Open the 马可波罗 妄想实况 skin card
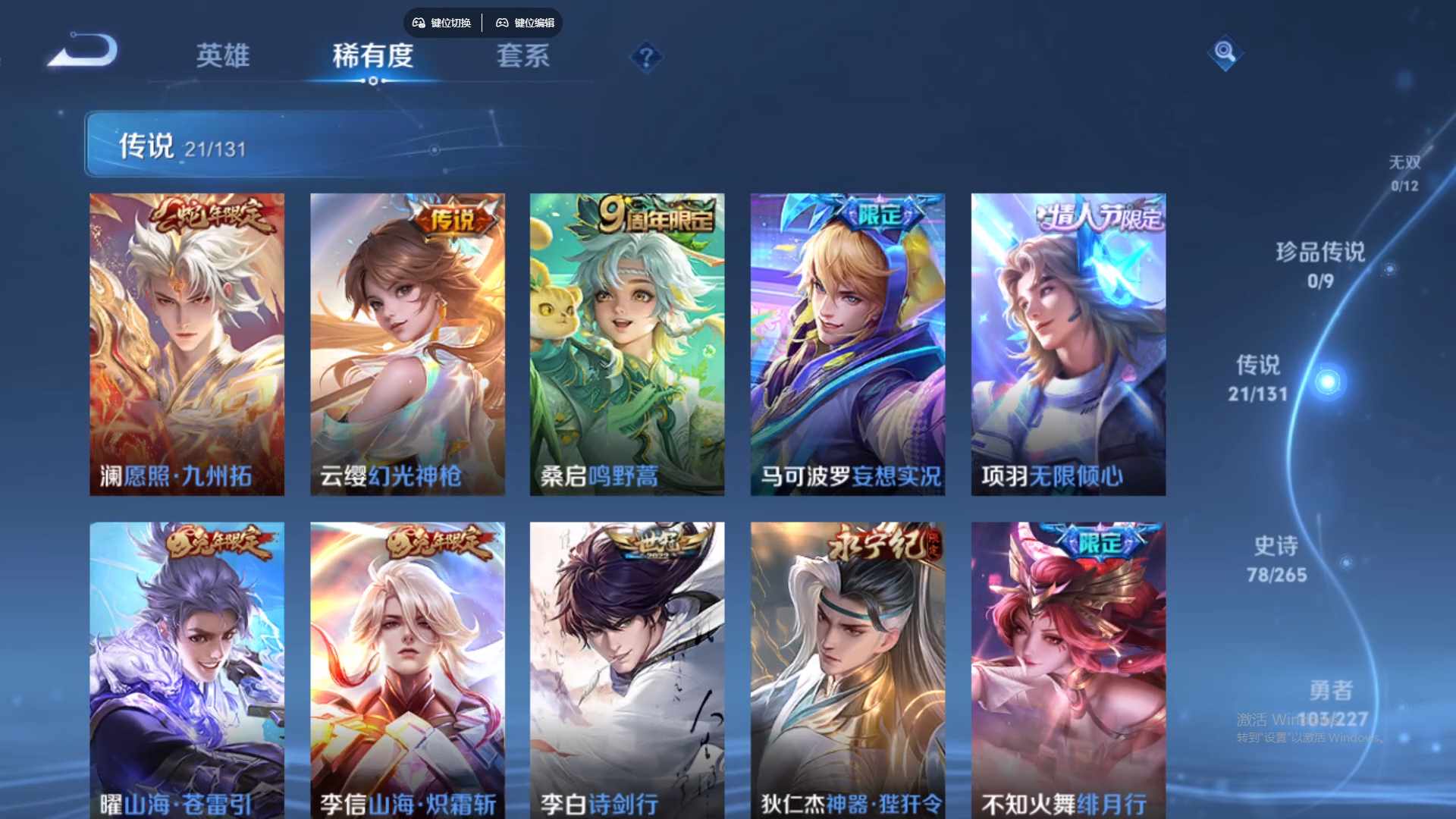This screenshot has height=819, width=1456. (847, 341)
